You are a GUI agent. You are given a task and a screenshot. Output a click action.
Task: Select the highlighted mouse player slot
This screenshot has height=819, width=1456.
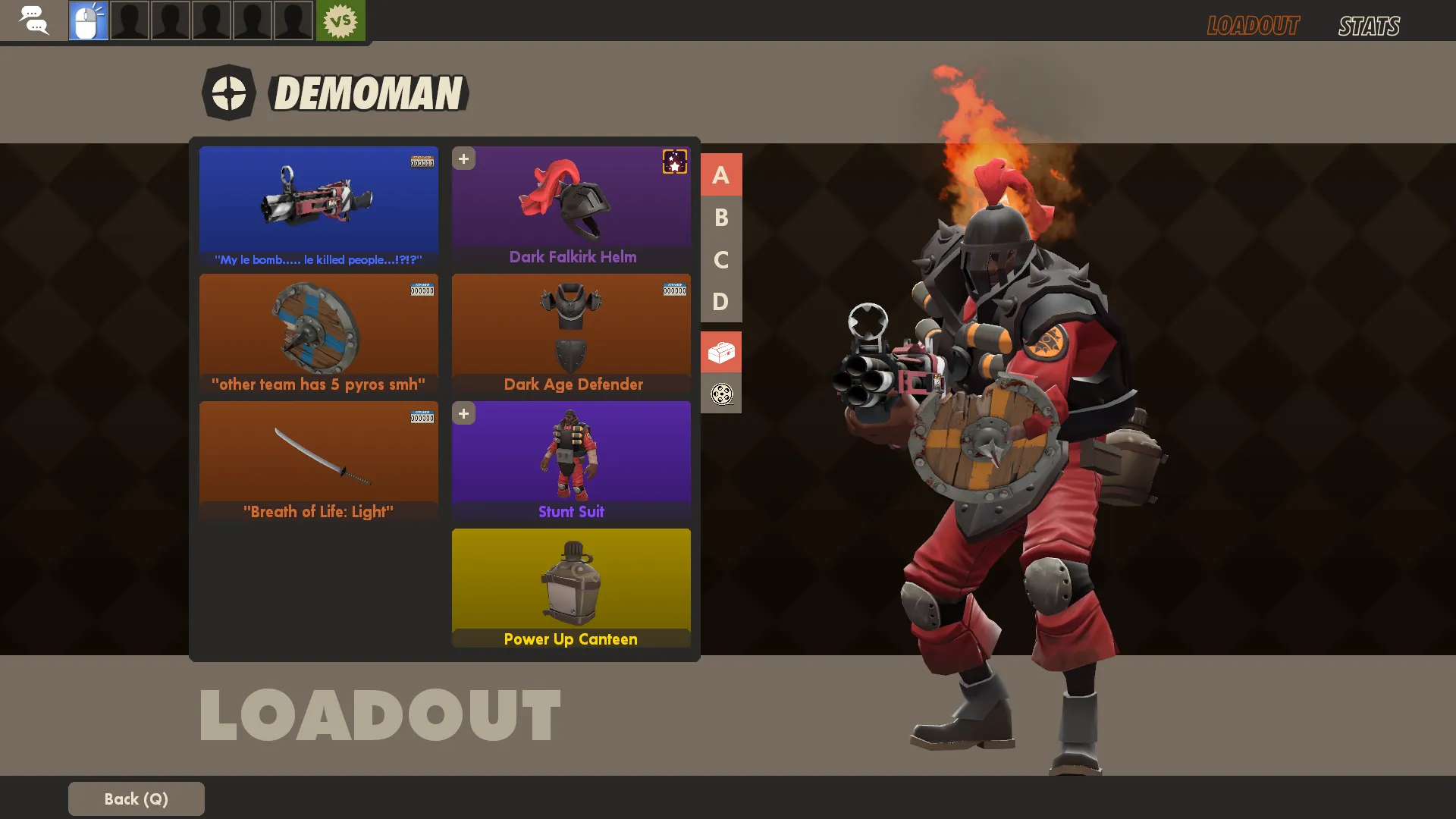89,20
